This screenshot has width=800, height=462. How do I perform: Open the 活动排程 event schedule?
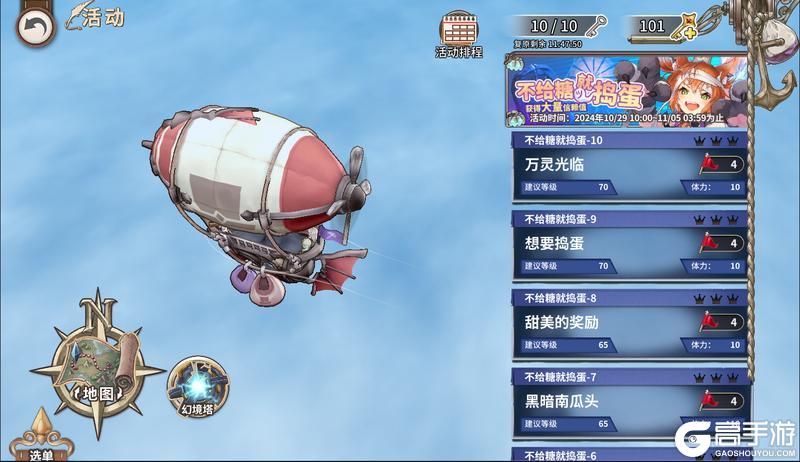[x=459, y=34]
